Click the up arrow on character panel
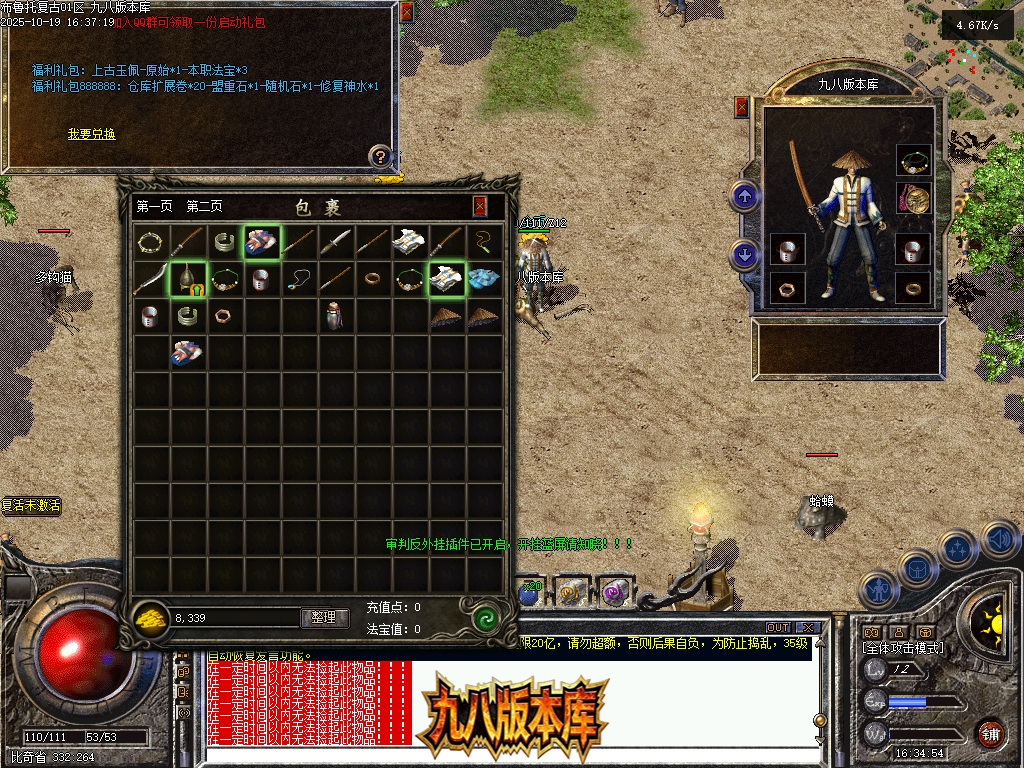Viewport: 1024px width, 768px height. [x=744, y=195]
